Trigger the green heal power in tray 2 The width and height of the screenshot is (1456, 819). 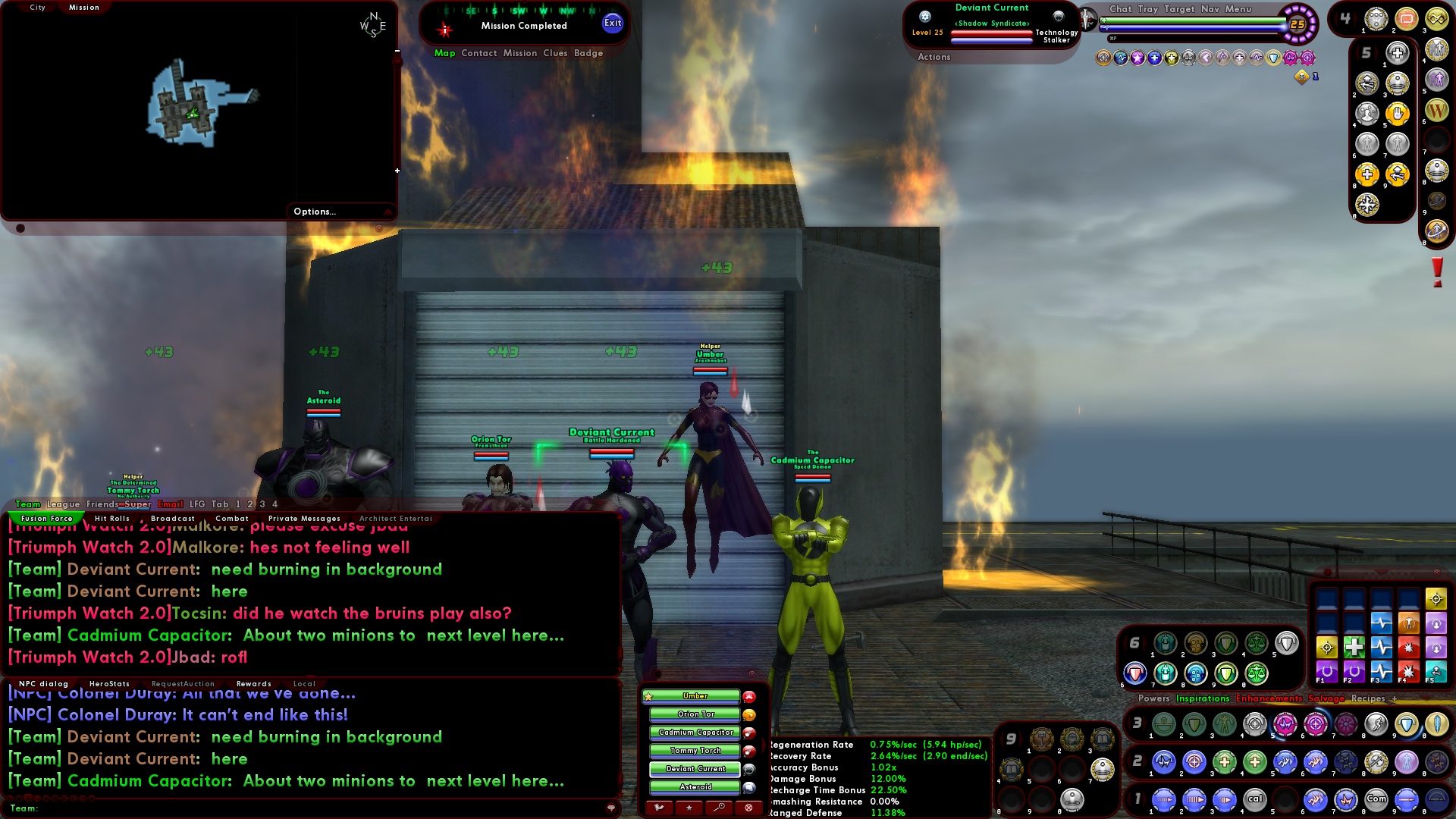click(1225, 761)
